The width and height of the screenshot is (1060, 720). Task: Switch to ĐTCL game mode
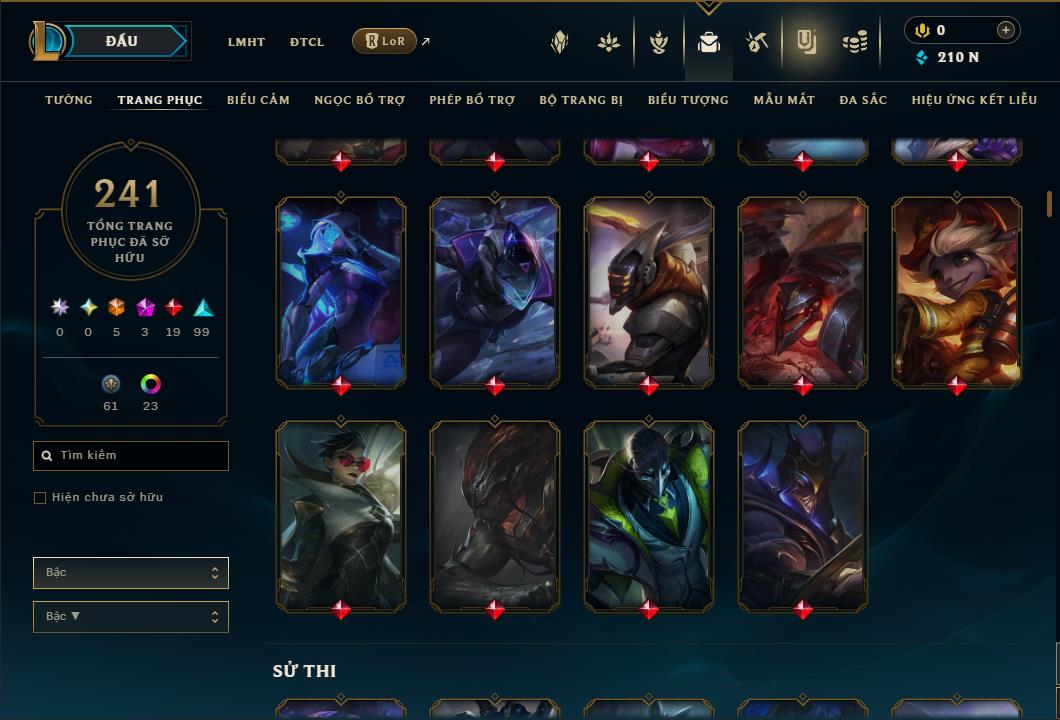click(x=307, y=42)
